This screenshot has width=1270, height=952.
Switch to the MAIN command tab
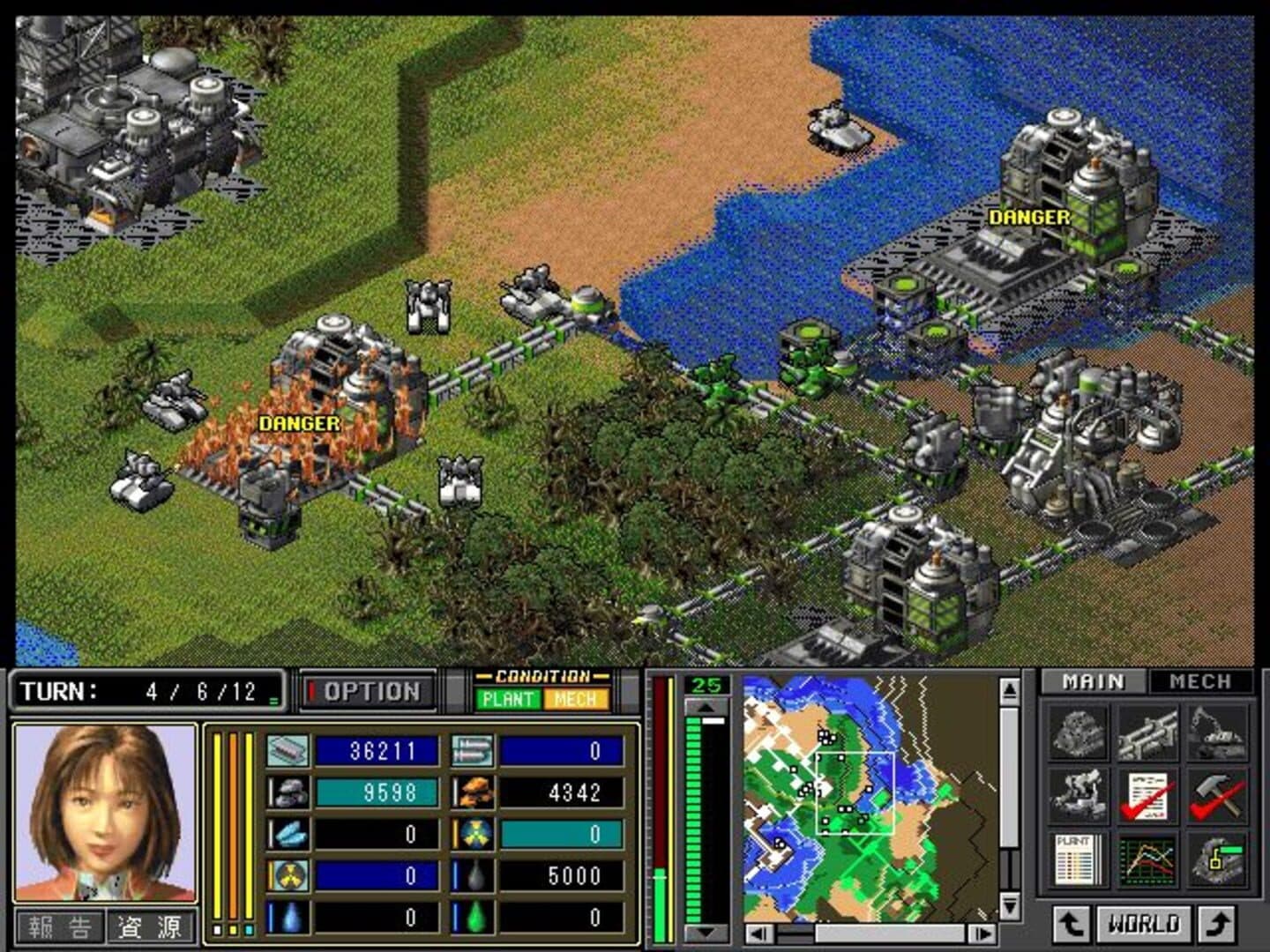click(1094, 681)
